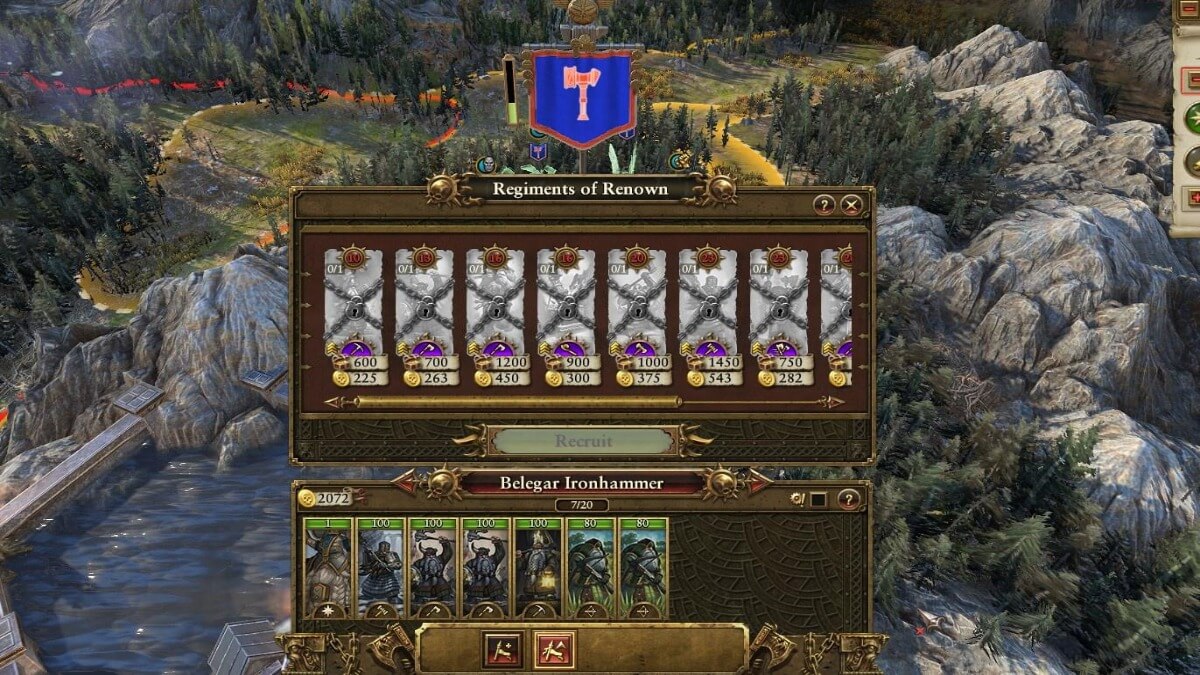The width and height of the screenshot is (1200, 675).
Task: Close the Regiments of Renown panel
Action: 851,205
